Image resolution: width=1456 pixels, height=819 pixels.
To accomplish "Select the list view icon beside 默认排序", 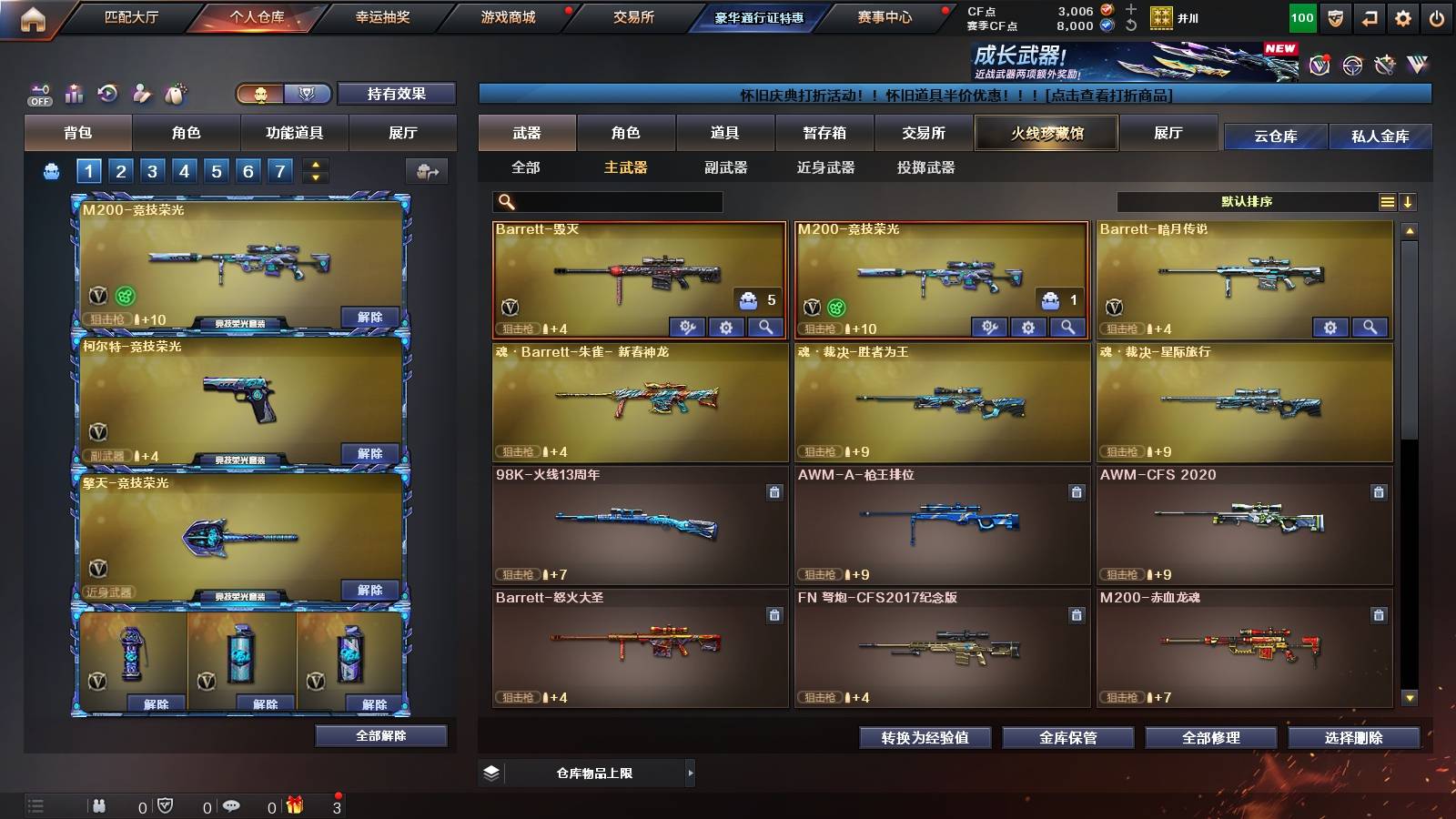I will click(x=1386, y=201).
